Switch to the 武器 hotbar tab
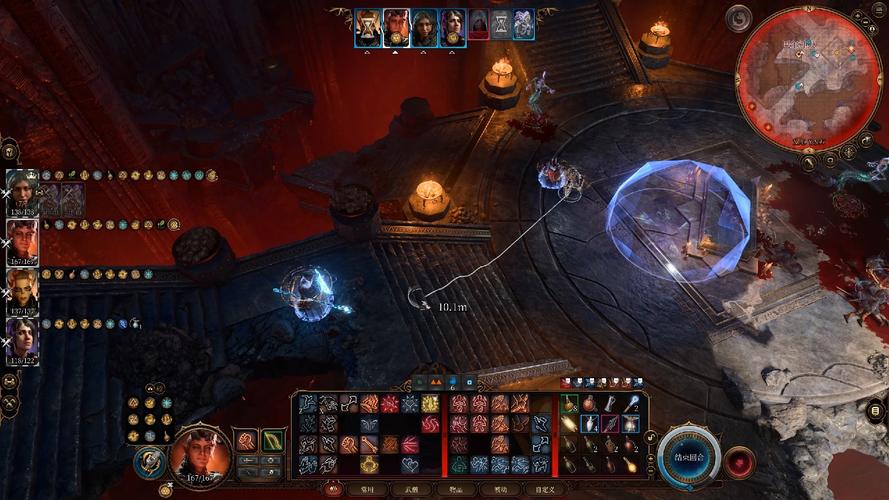 tap(410, 489)
